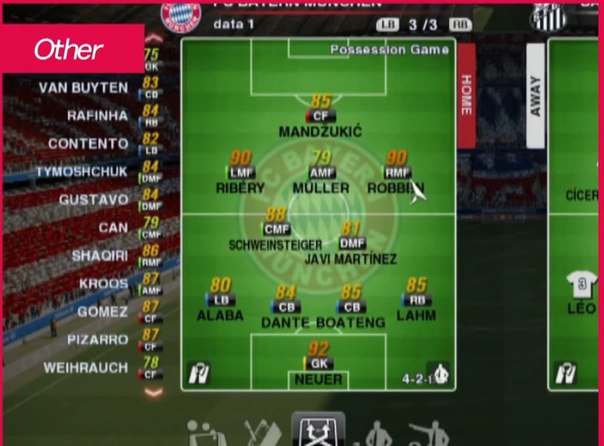Pick Pizarro from the substitutes list

98,340
